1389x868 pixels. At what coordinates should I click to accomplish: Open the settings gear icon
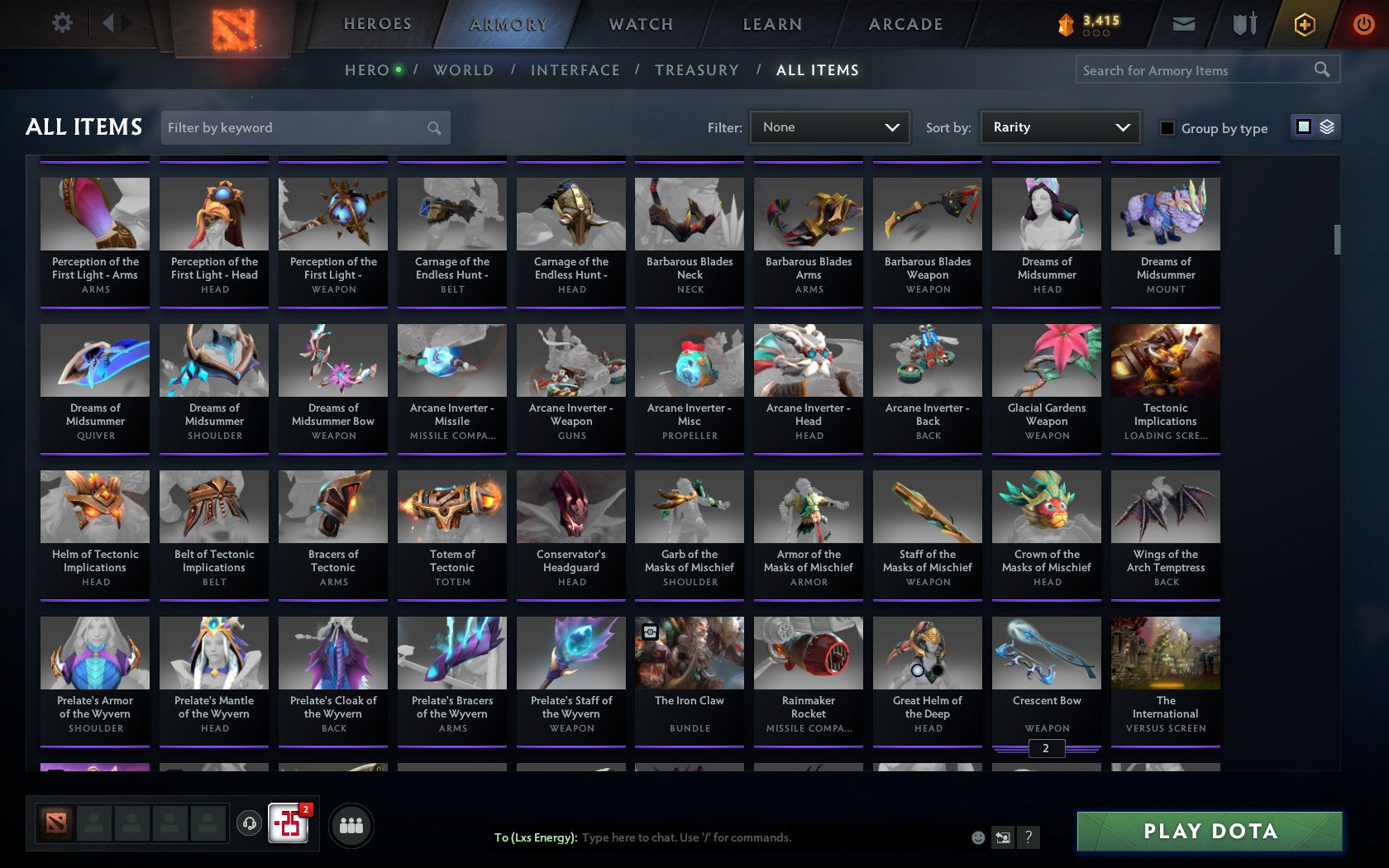pos(60,22)
